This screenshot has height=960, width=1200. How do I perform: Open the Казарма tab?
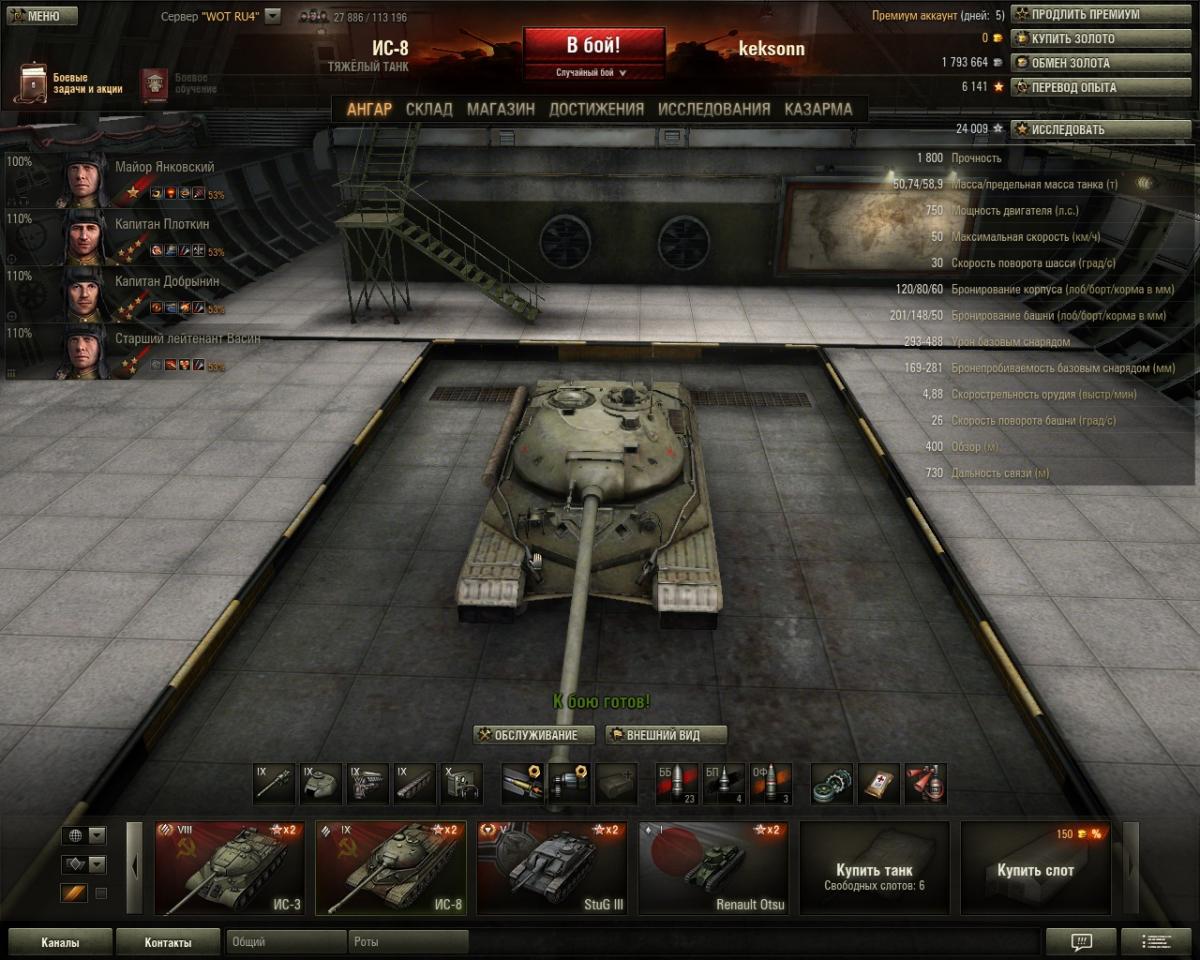818,109
